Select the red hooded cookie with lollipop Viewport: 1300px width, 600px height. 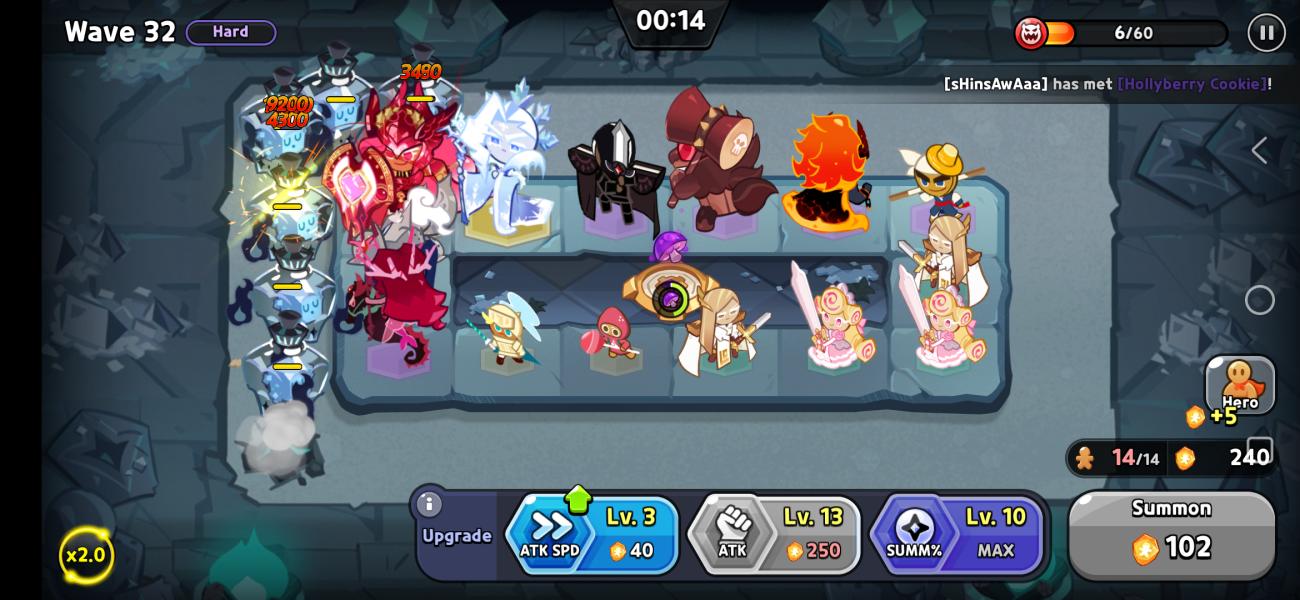(611, 334)
